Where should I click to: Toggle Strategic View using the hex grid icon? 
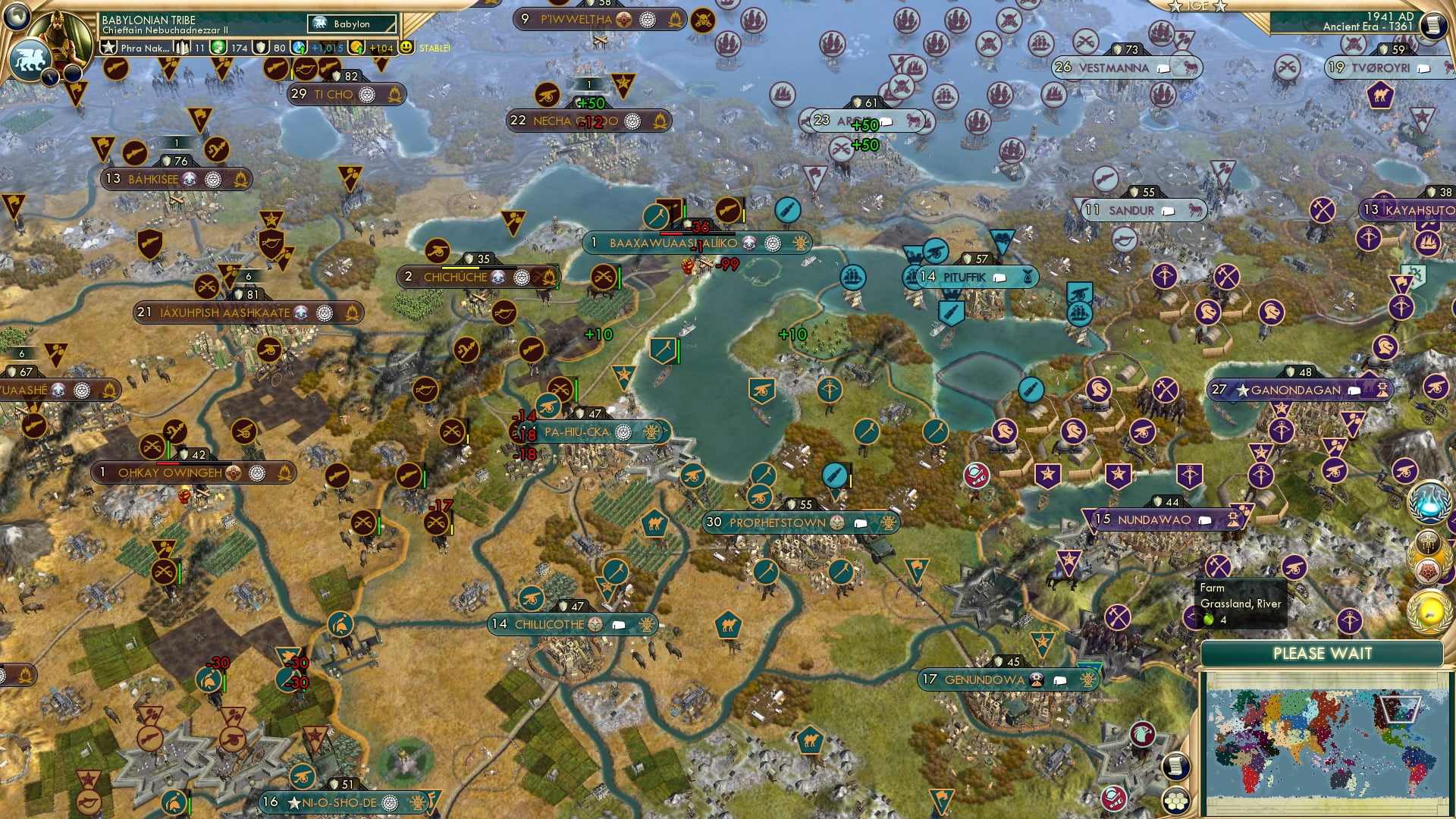[1176, 802]
